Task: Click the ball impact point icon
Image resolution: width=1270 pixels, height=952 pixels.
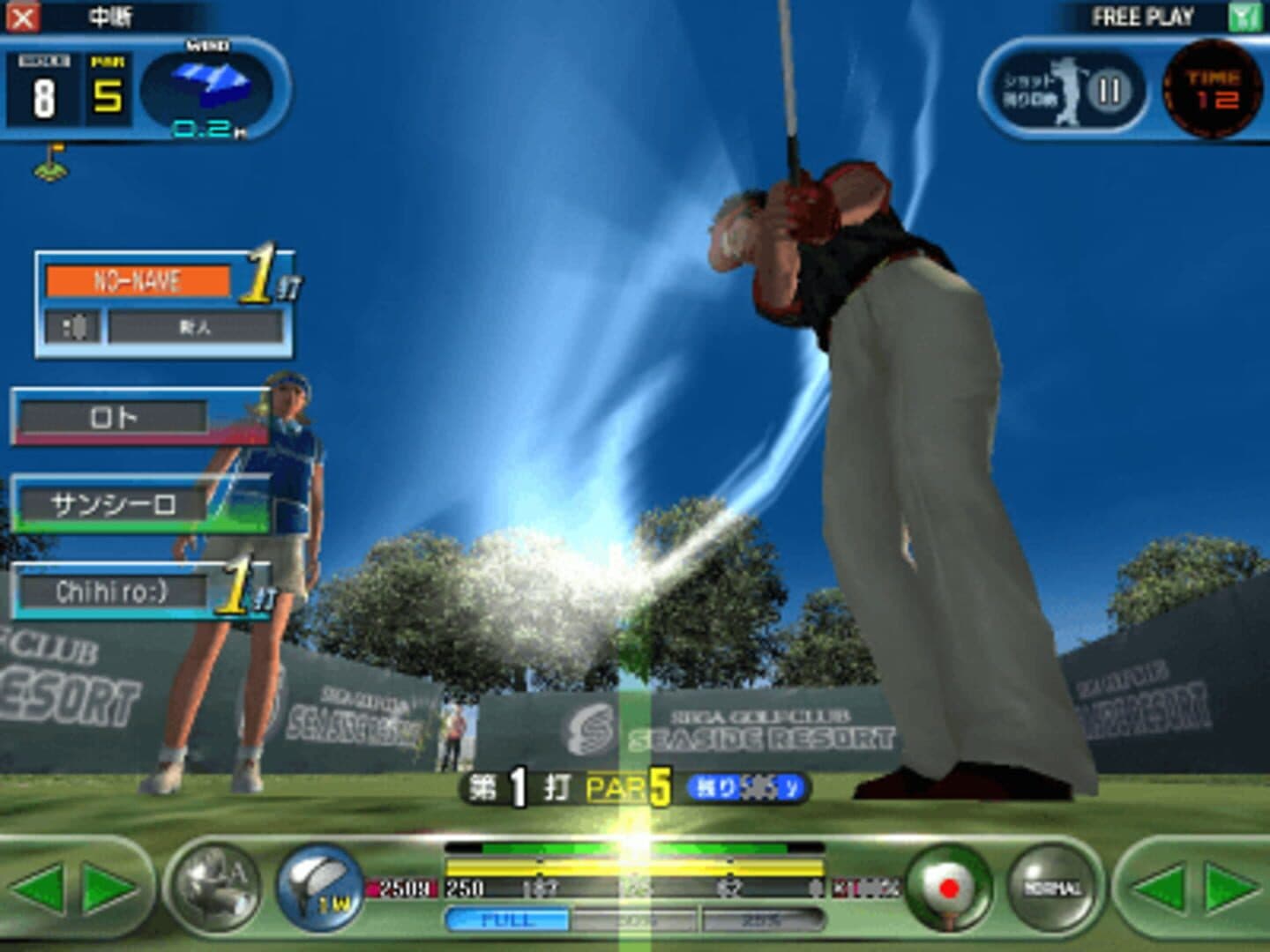Action: point(948,887)
